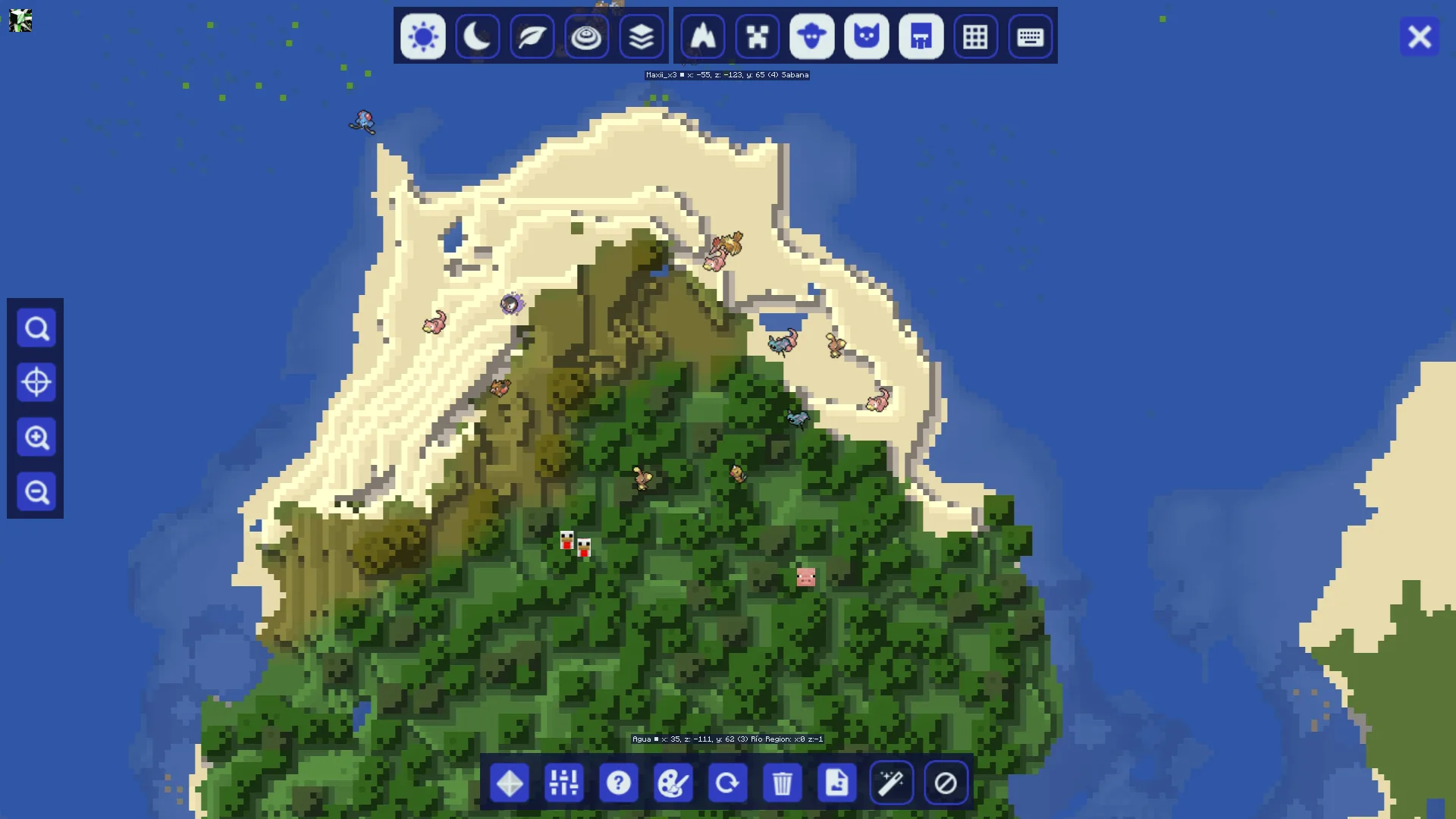The image size is (1456, 819).
Task: Enable the chunk grid overlay
Action: coord(975,36)
